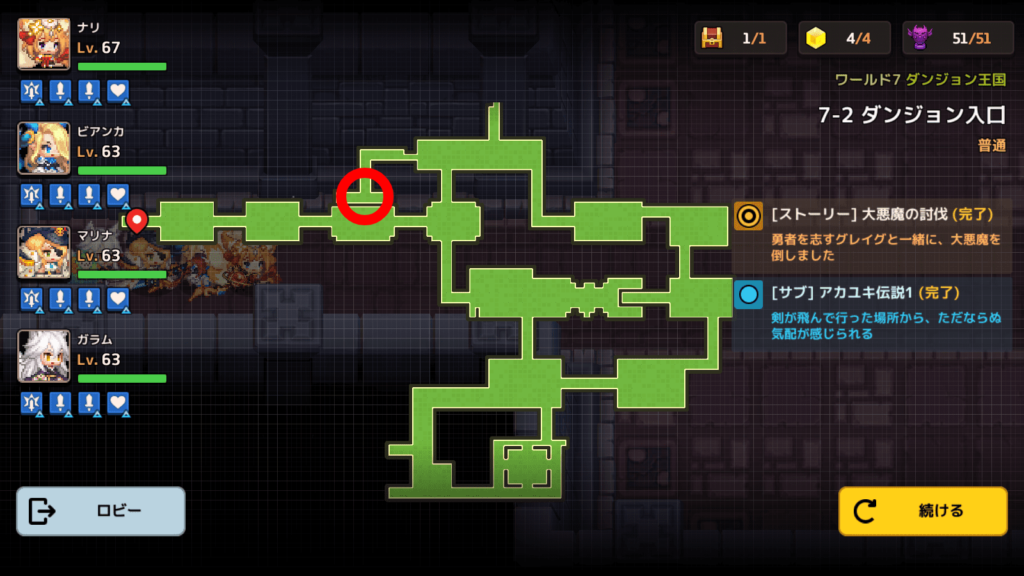Select the bracketed room on the map

pyautogui.click(x=527, y=466)
